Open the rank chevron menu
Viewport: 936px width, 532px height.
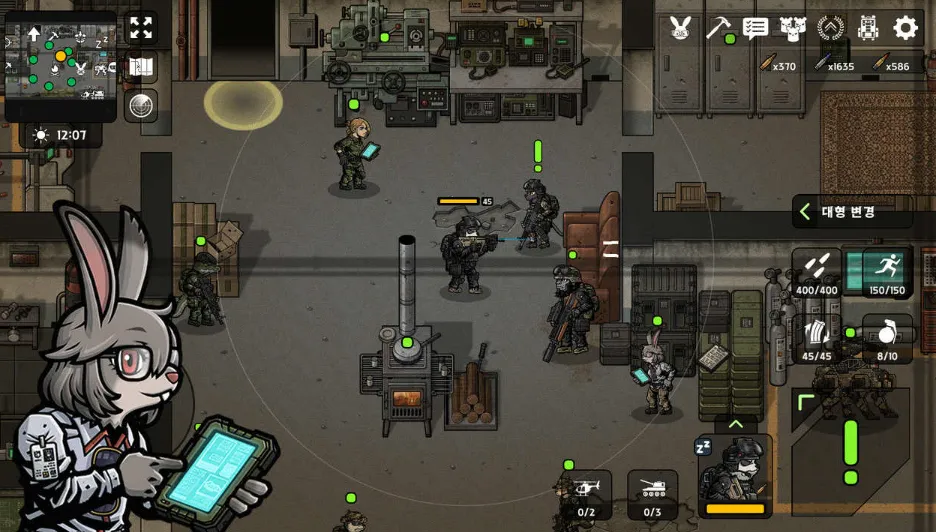pyautogui.click(x=831, y=28)
